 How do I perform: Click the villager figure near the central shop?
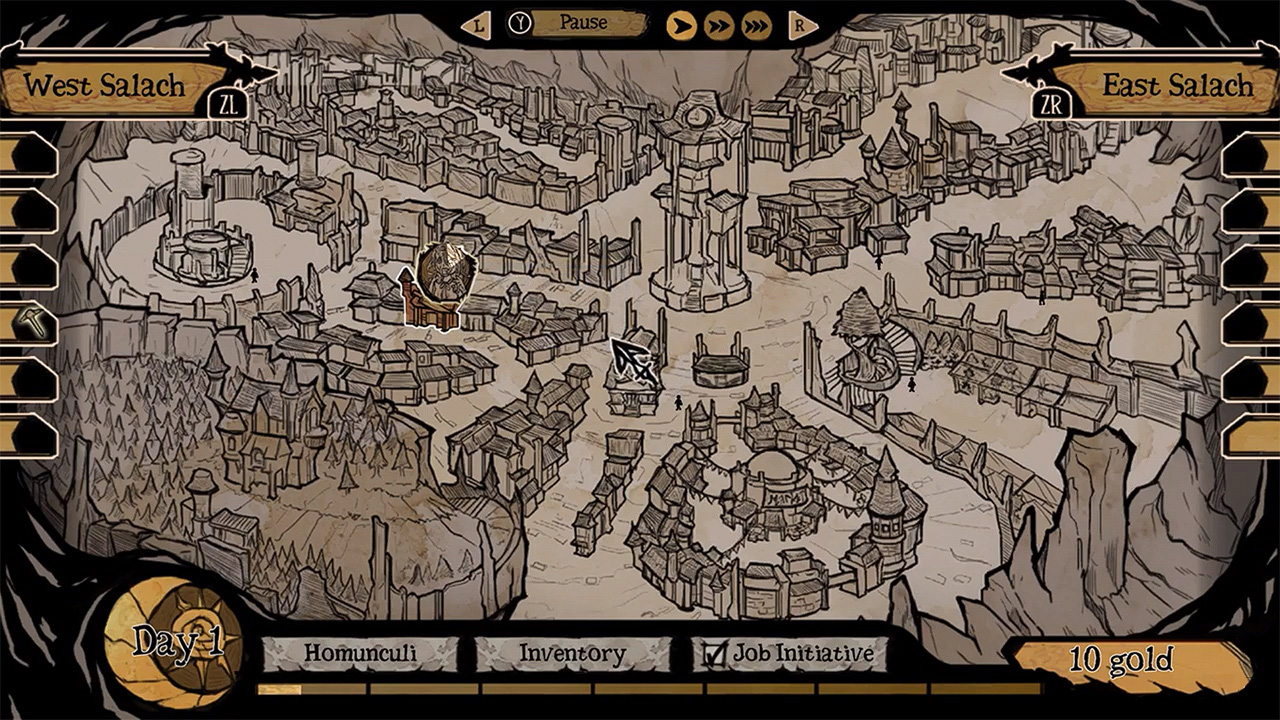point(677,405)
